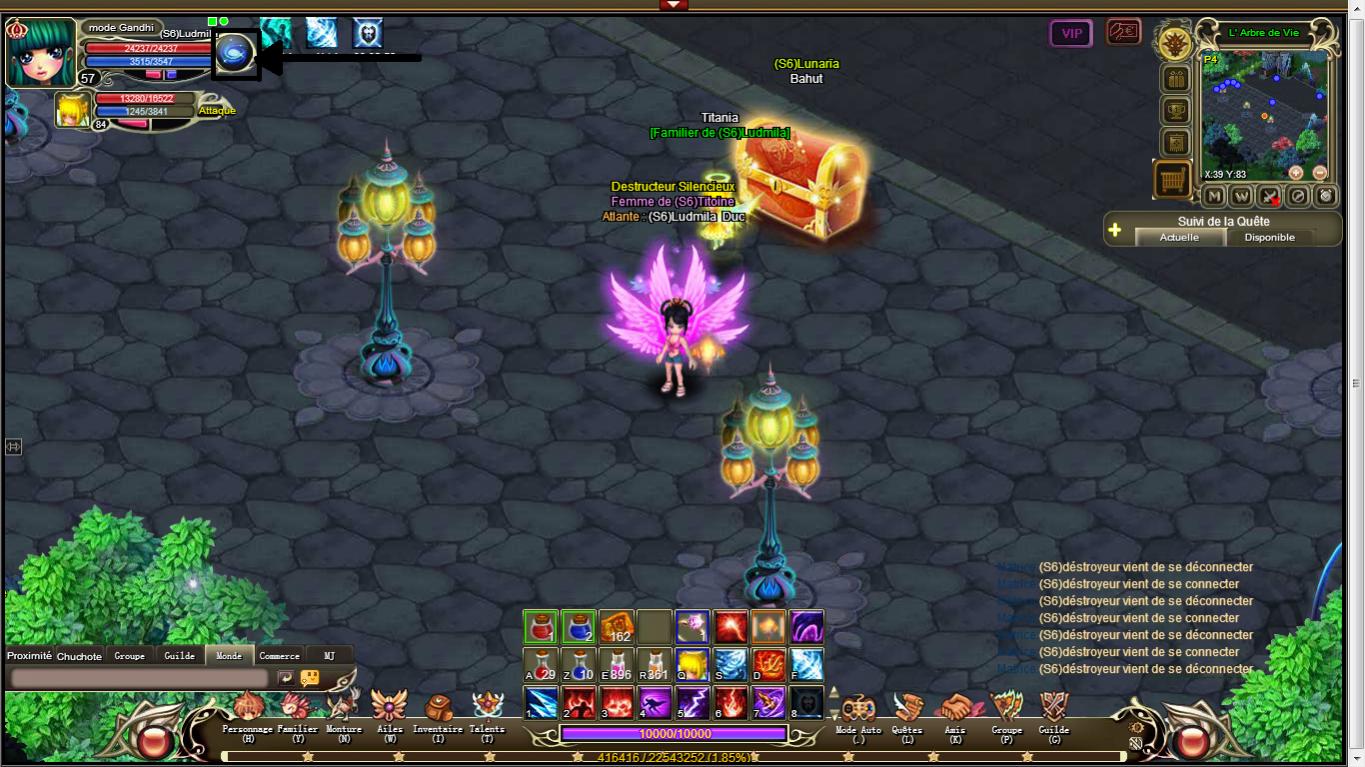The image size is (1365, 767).
Task: Click the blue galaxy swirl orb icon
Action: click(x=236, y=54)
